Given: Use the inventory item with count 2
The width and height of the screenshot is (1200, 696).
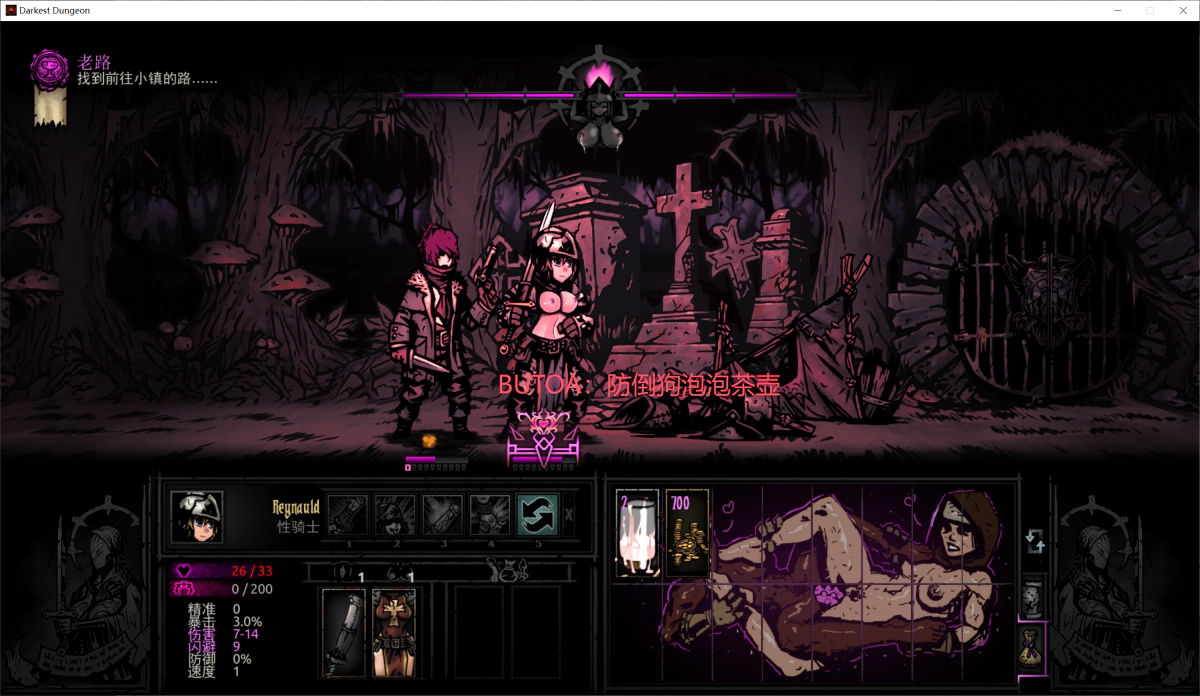Looking at the screenshot, I should point(638,533).
